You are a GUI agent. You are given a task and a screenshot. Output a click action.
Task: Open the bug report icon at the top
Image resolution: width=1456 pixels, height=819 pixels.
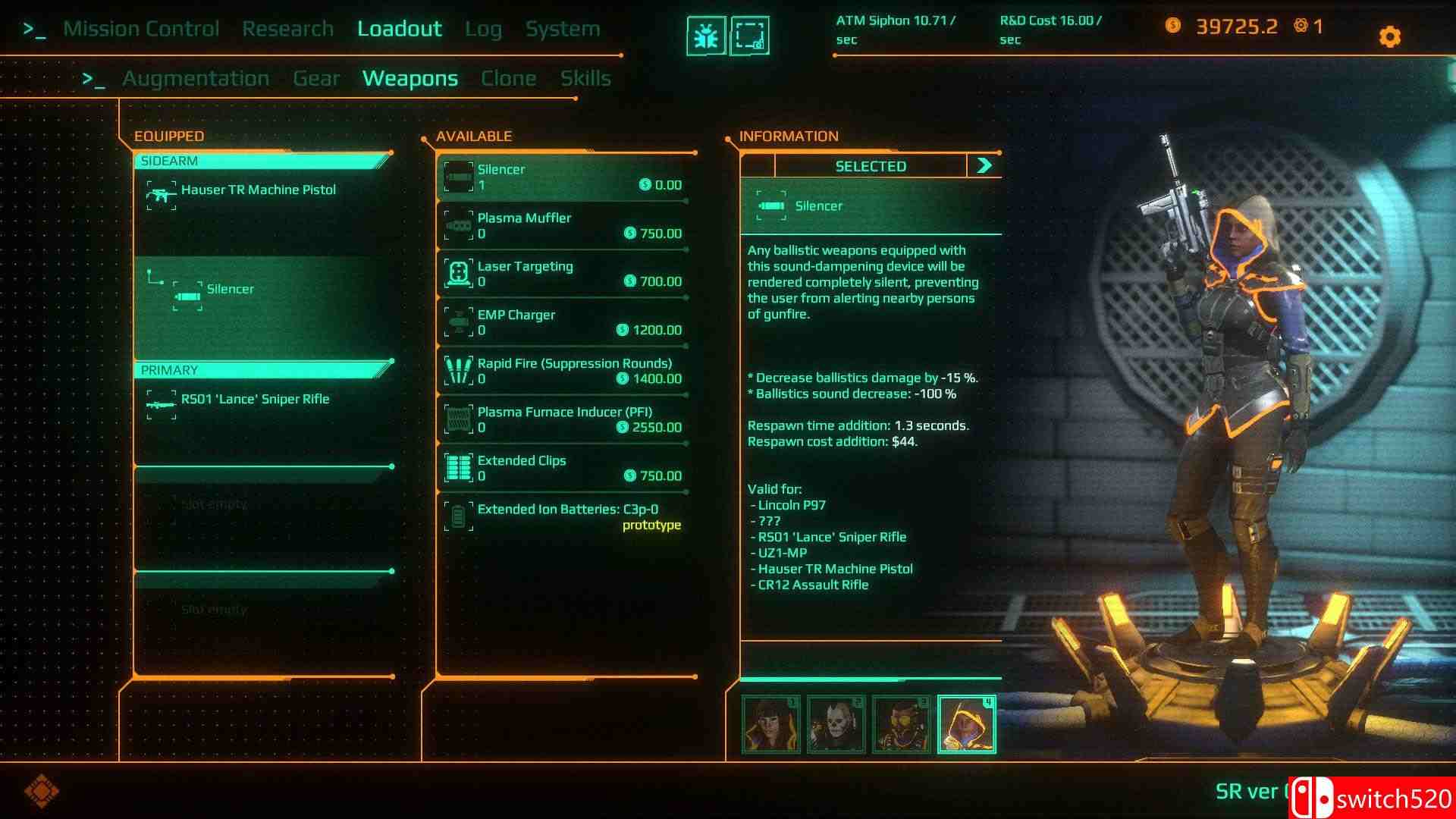(x=706, y=33)
